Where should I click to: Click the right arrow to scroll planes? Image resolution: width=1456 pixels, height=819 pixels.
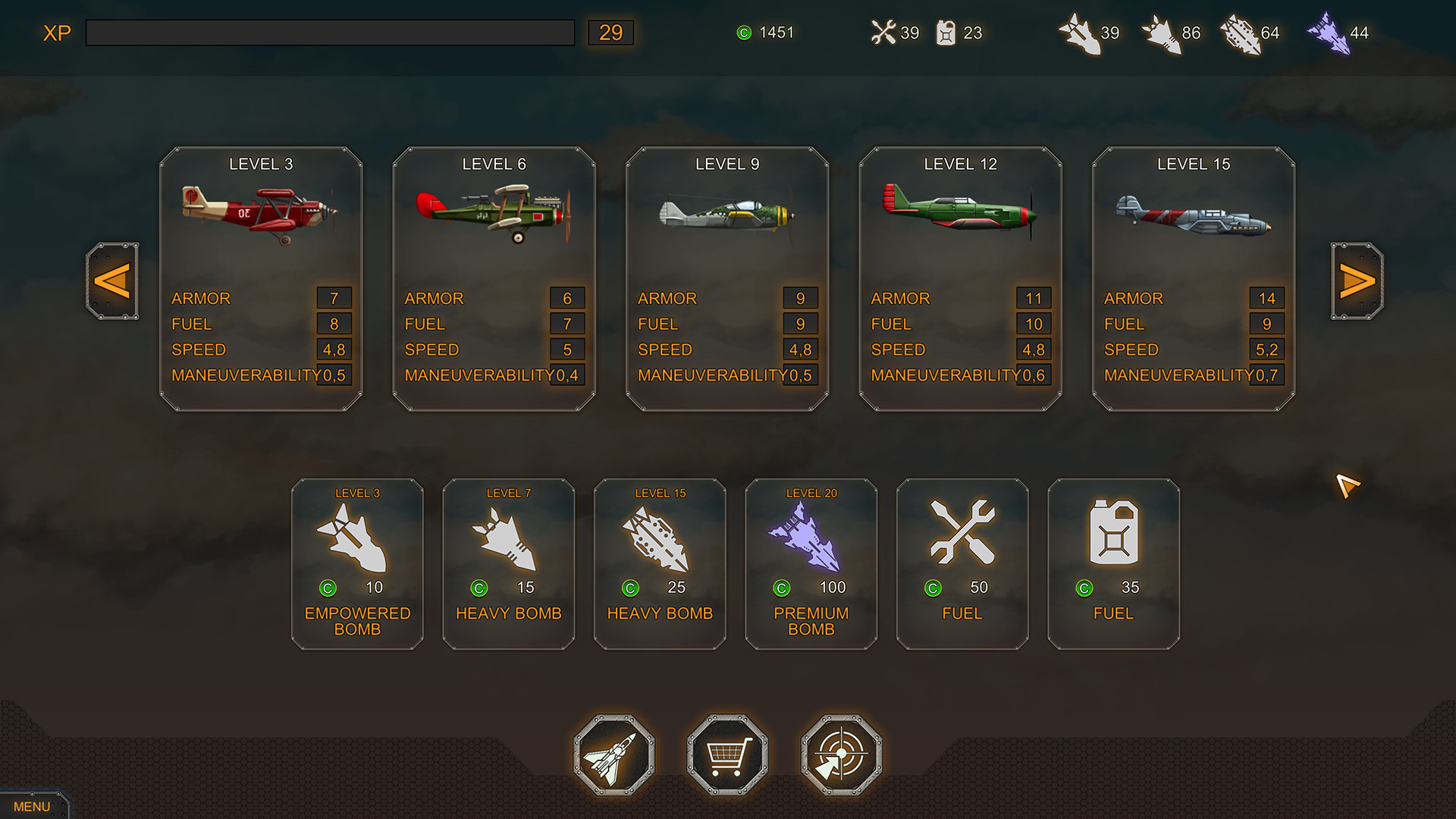tap(1354, 281)
